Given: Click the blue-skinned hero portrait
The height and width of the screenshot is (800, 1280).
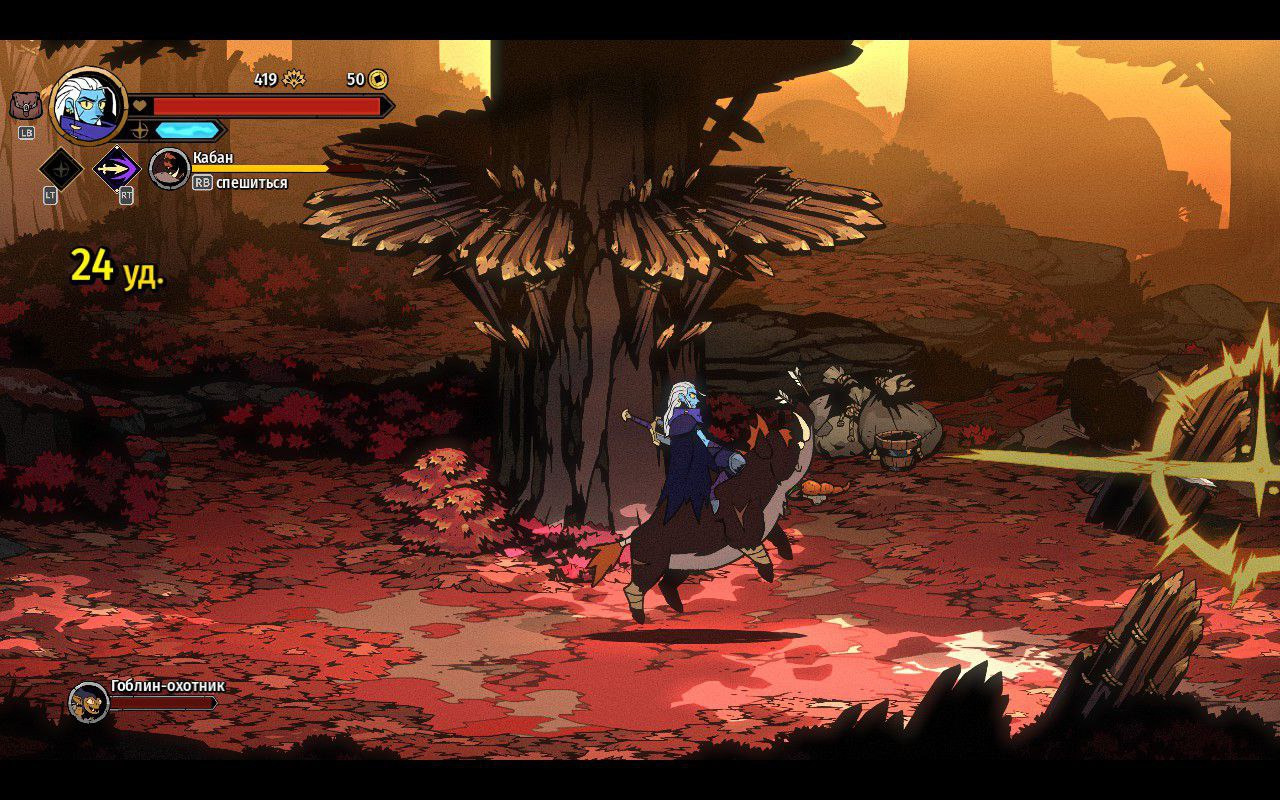Looking at the screenshot, I should tap(88, 104).
